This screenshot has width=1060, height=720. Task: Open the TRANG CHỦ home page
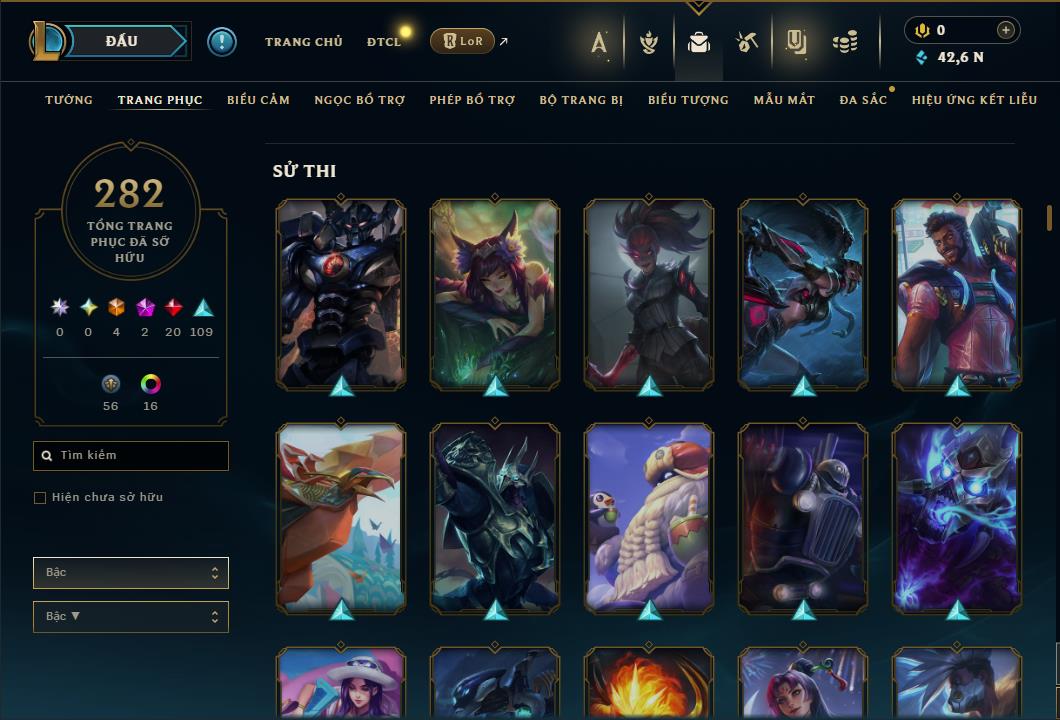(303, 42)
